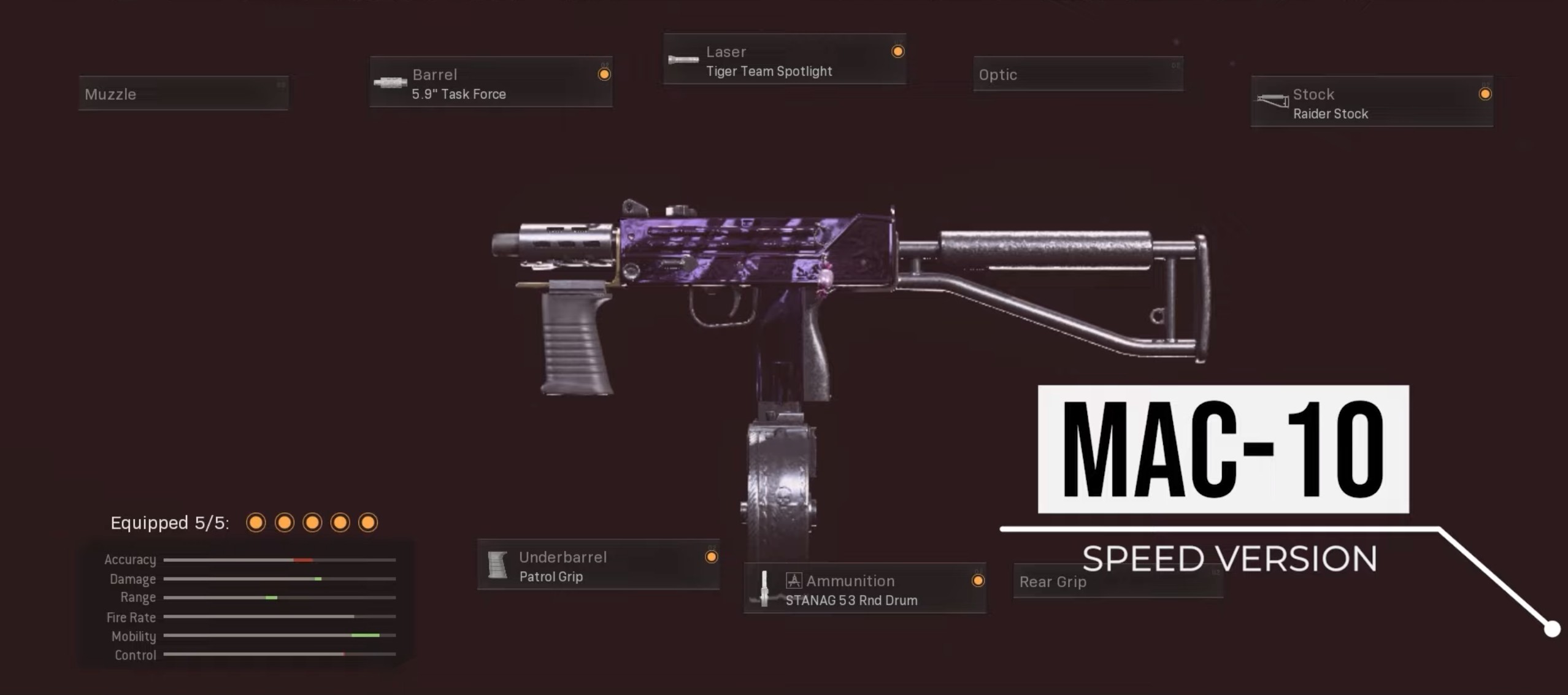Open the Laser Tiger Team Spotlight slot
Image resolution: width=1568 pixels, height=695 pixels.
(785, 60)
